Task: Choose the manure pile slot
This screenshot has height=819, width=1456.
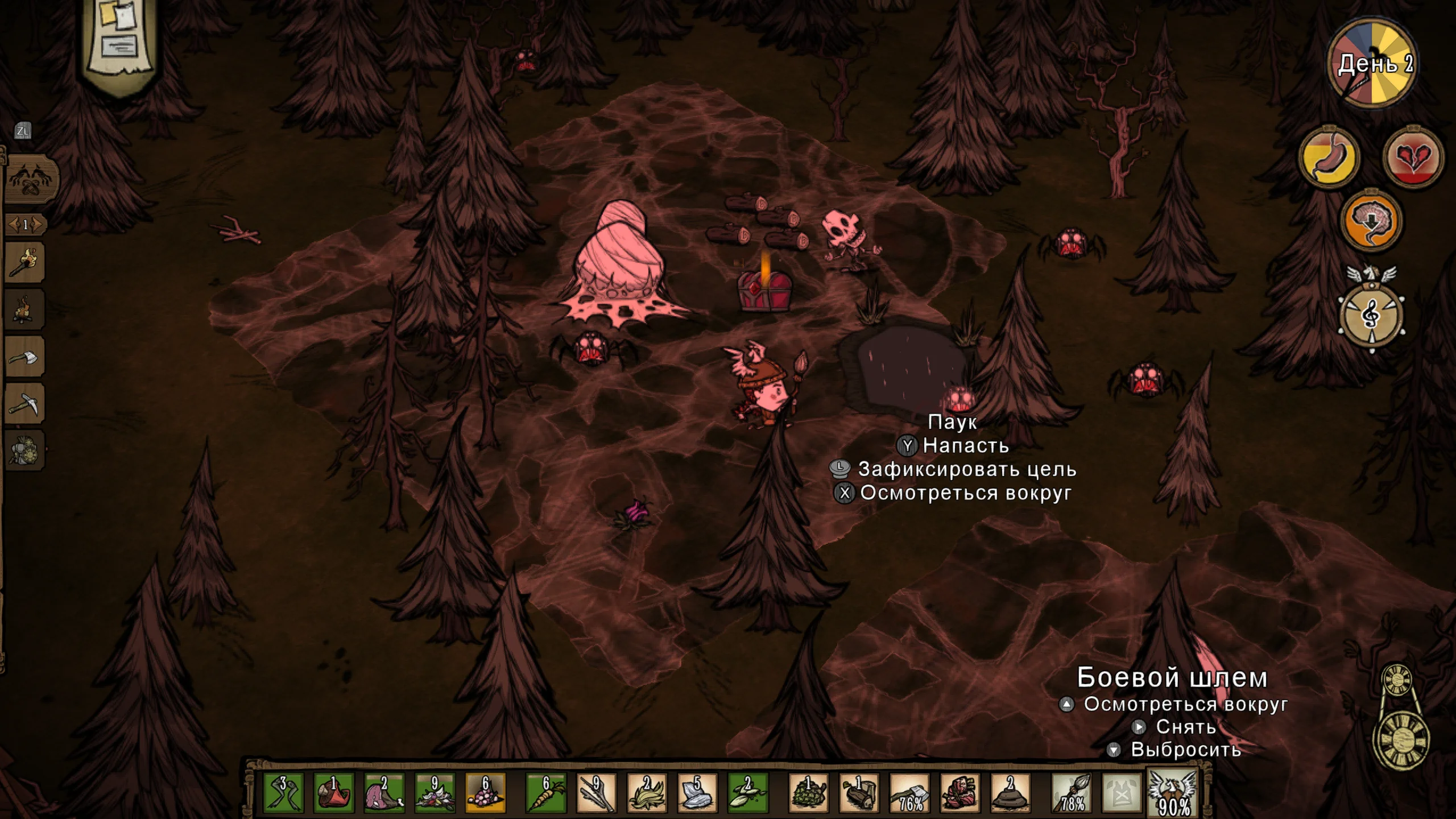Action: pos(1011,792)
